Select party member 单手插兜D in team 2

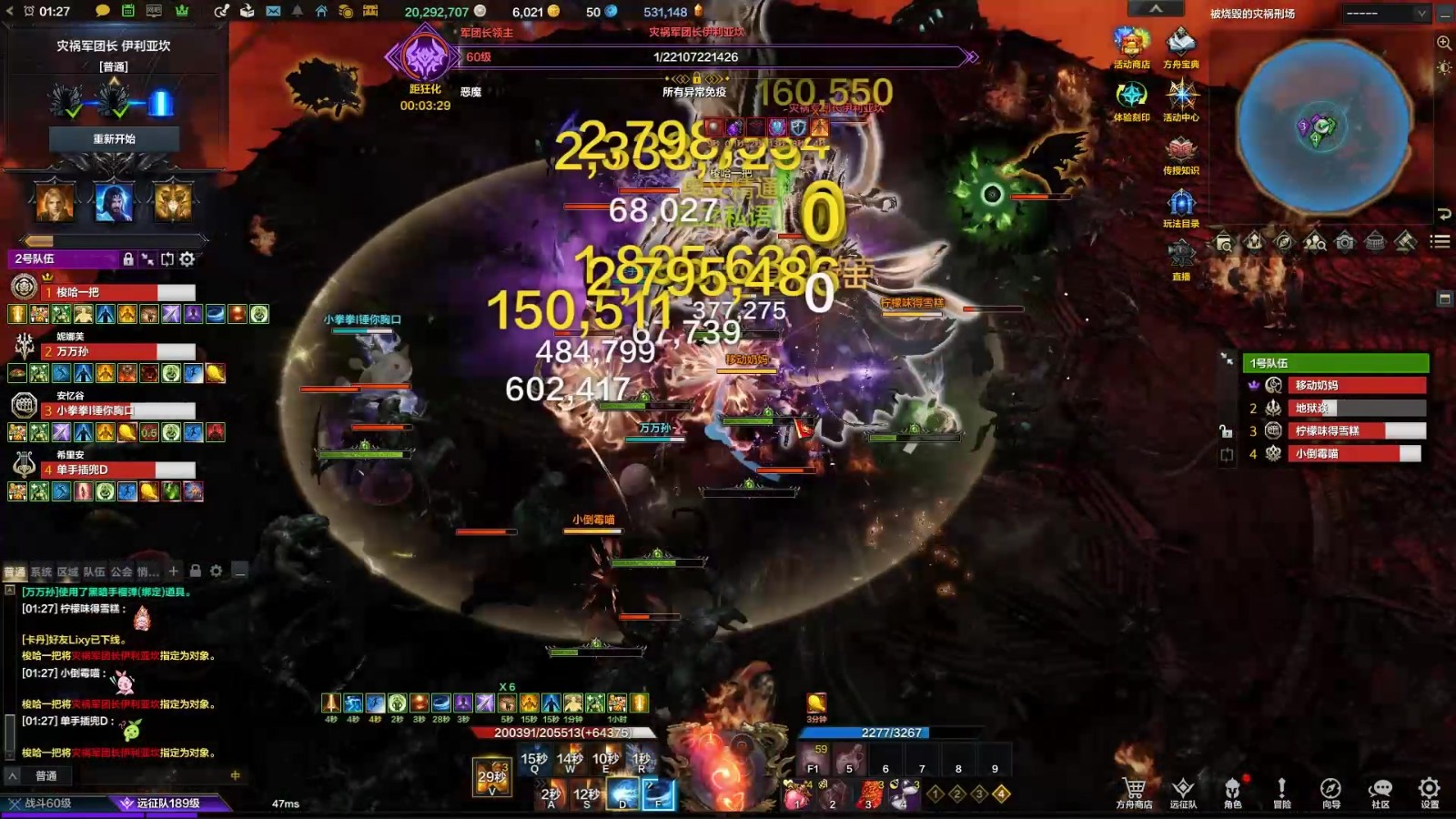click(118, 470)
